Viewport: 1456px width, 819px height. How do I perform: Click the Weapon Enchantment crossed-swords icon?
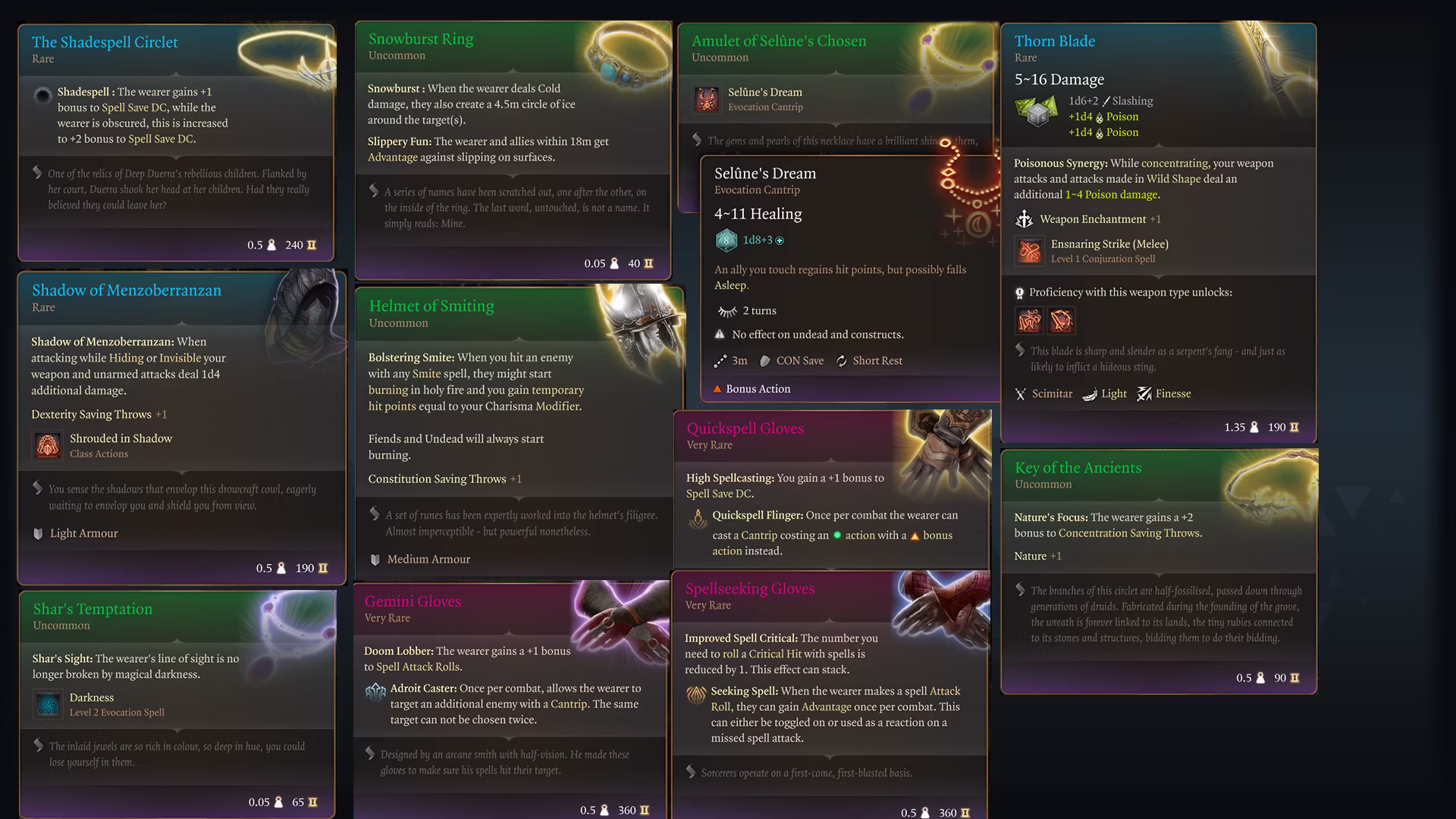pyautogui.click(x=1025, y=219)
